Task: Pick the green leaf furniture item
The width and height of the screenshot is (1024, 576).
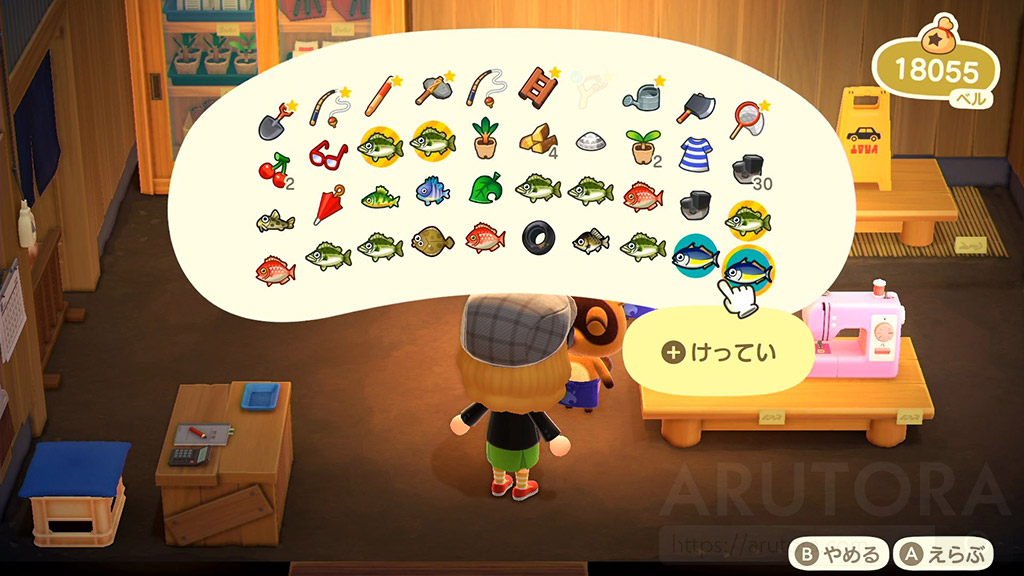Action: (x=485, y=188)
